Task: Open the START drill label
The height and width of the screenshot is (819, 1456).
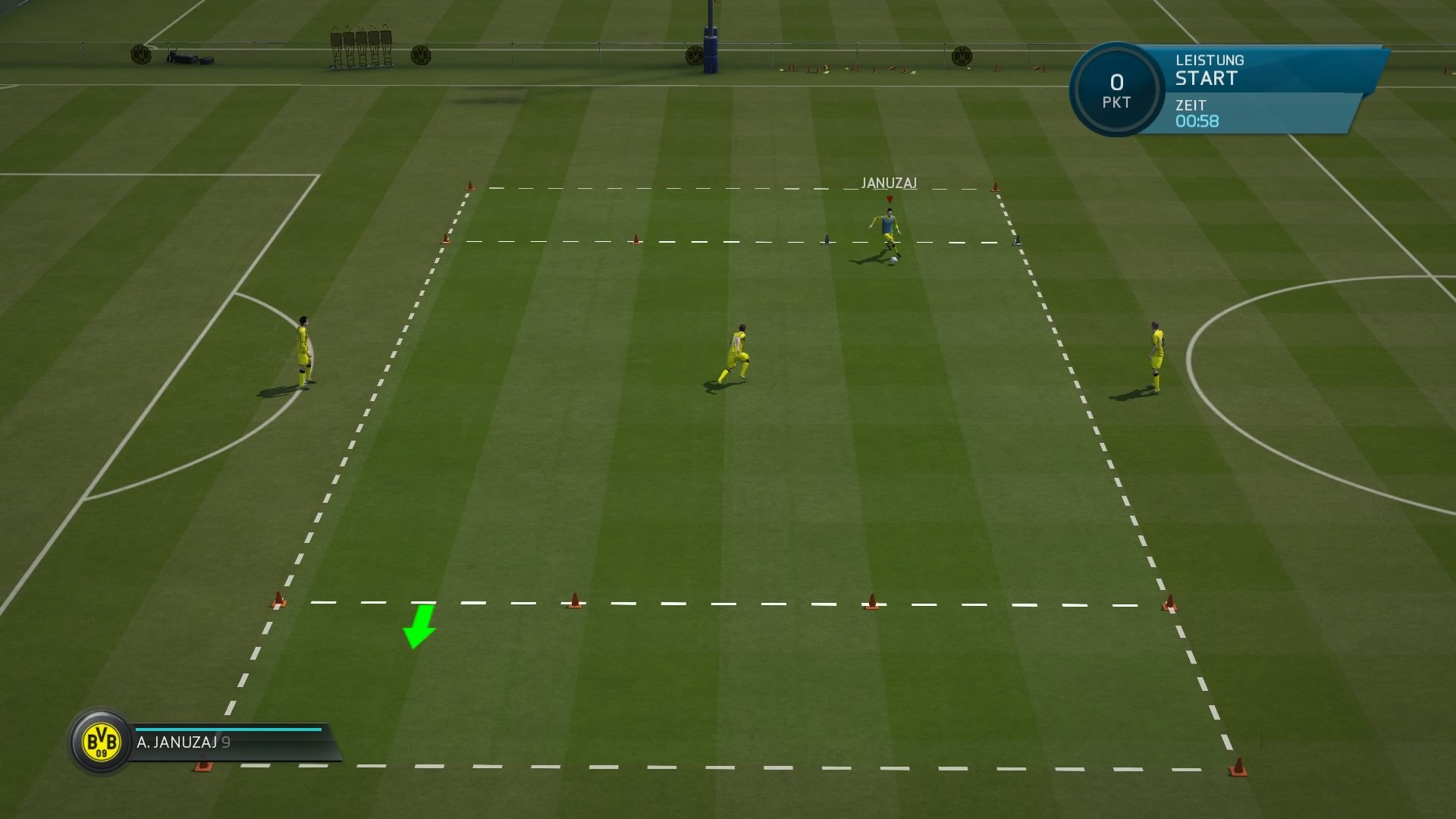Action: (x=1206, y=78)
